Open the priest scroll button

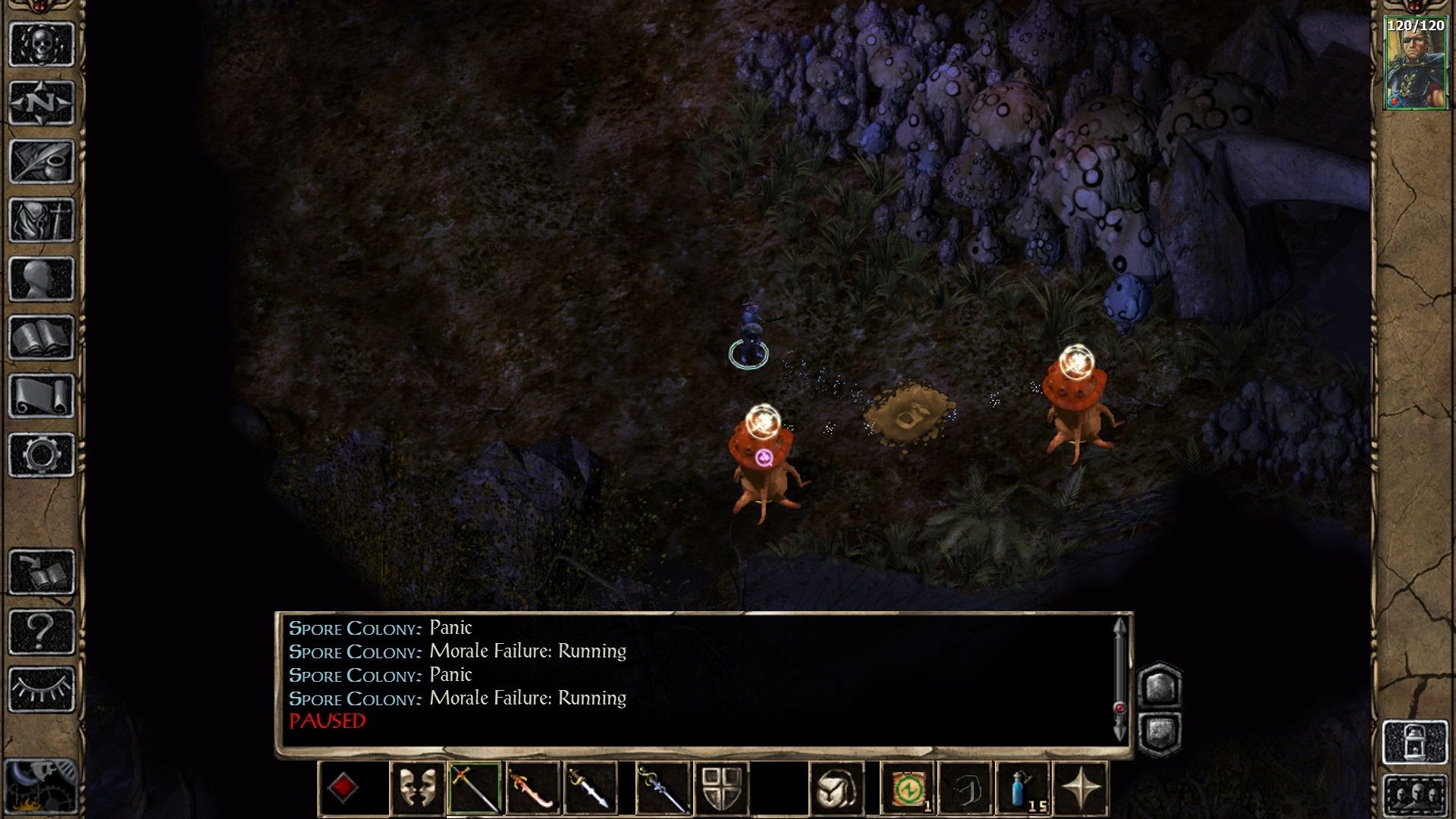42,396
